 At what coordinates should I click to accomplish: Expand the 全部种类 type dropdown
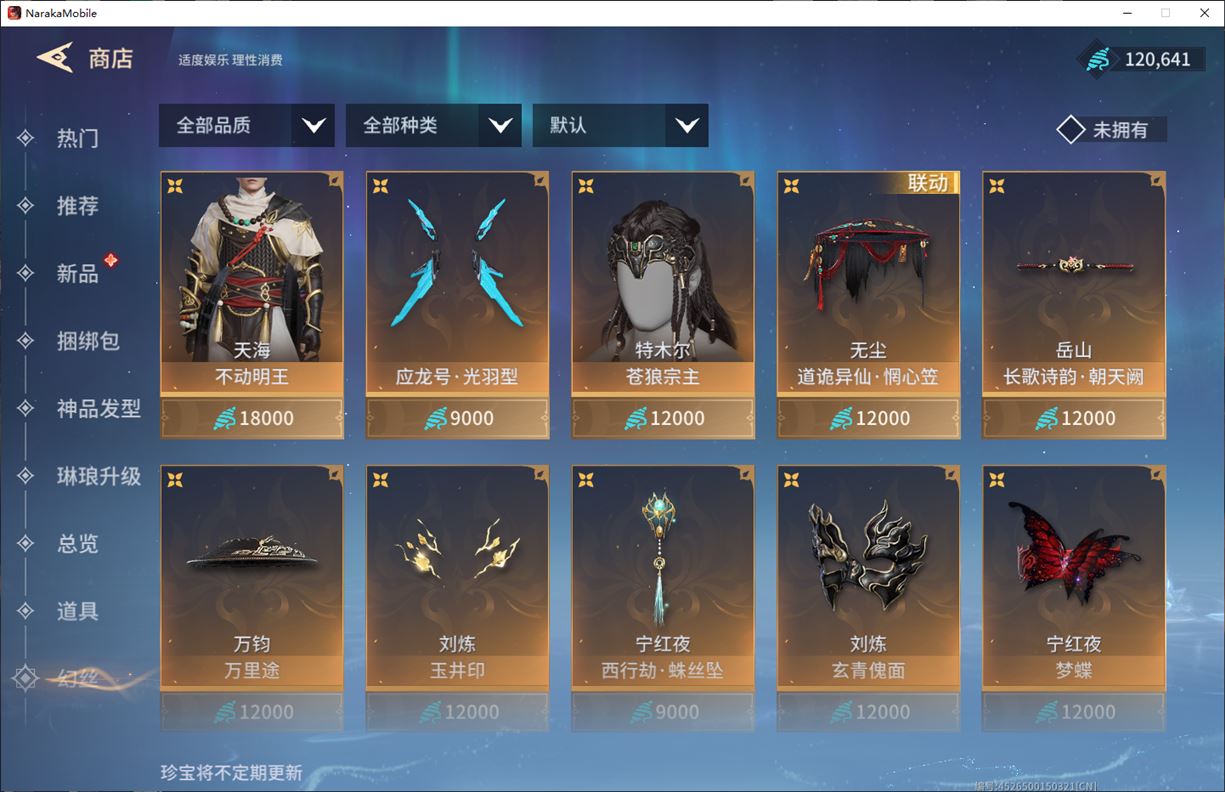(433, 126)
